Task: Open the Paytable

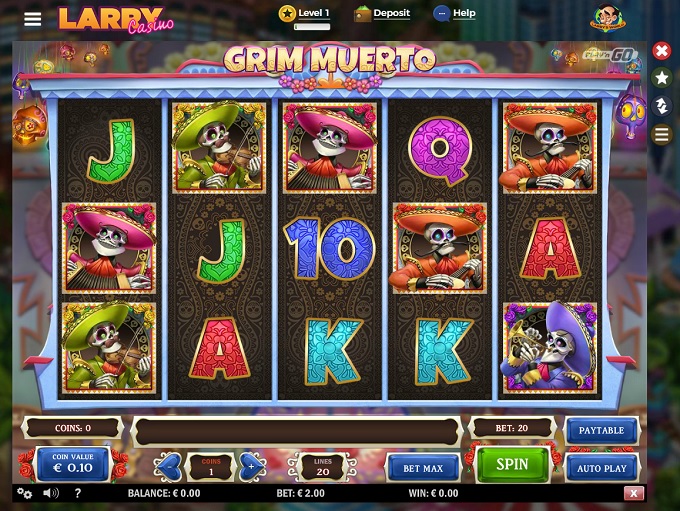Action: click(x=601, y=431)
